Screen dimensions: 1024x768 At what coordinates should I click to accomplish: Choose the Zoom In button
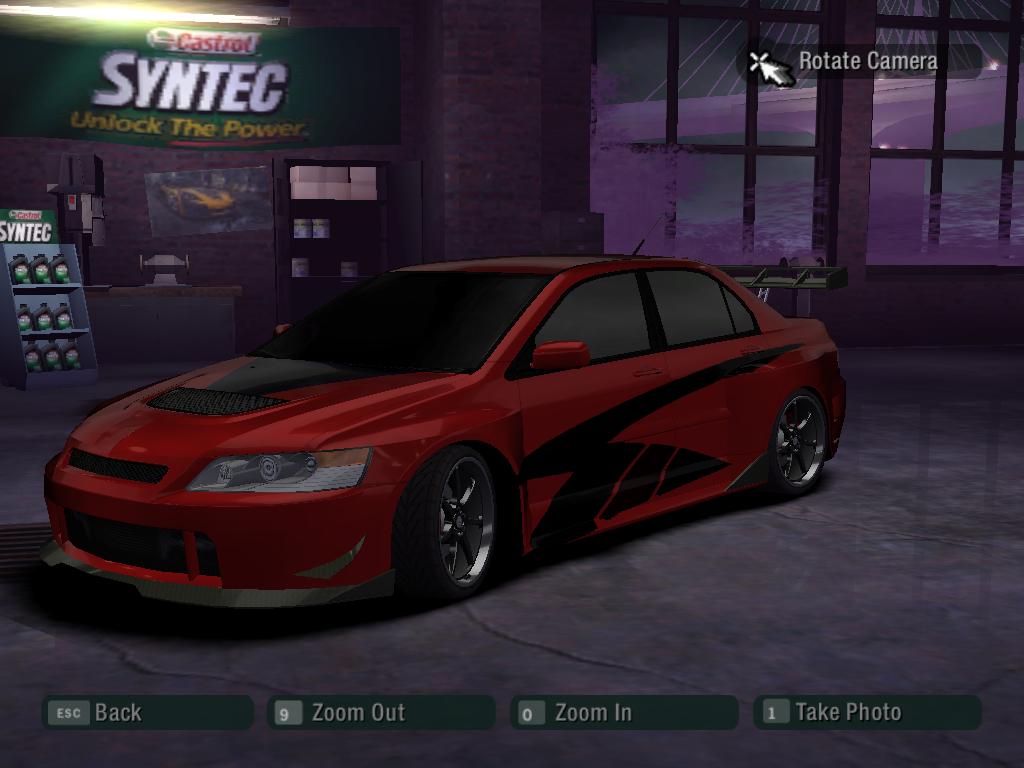click(623, 713)
